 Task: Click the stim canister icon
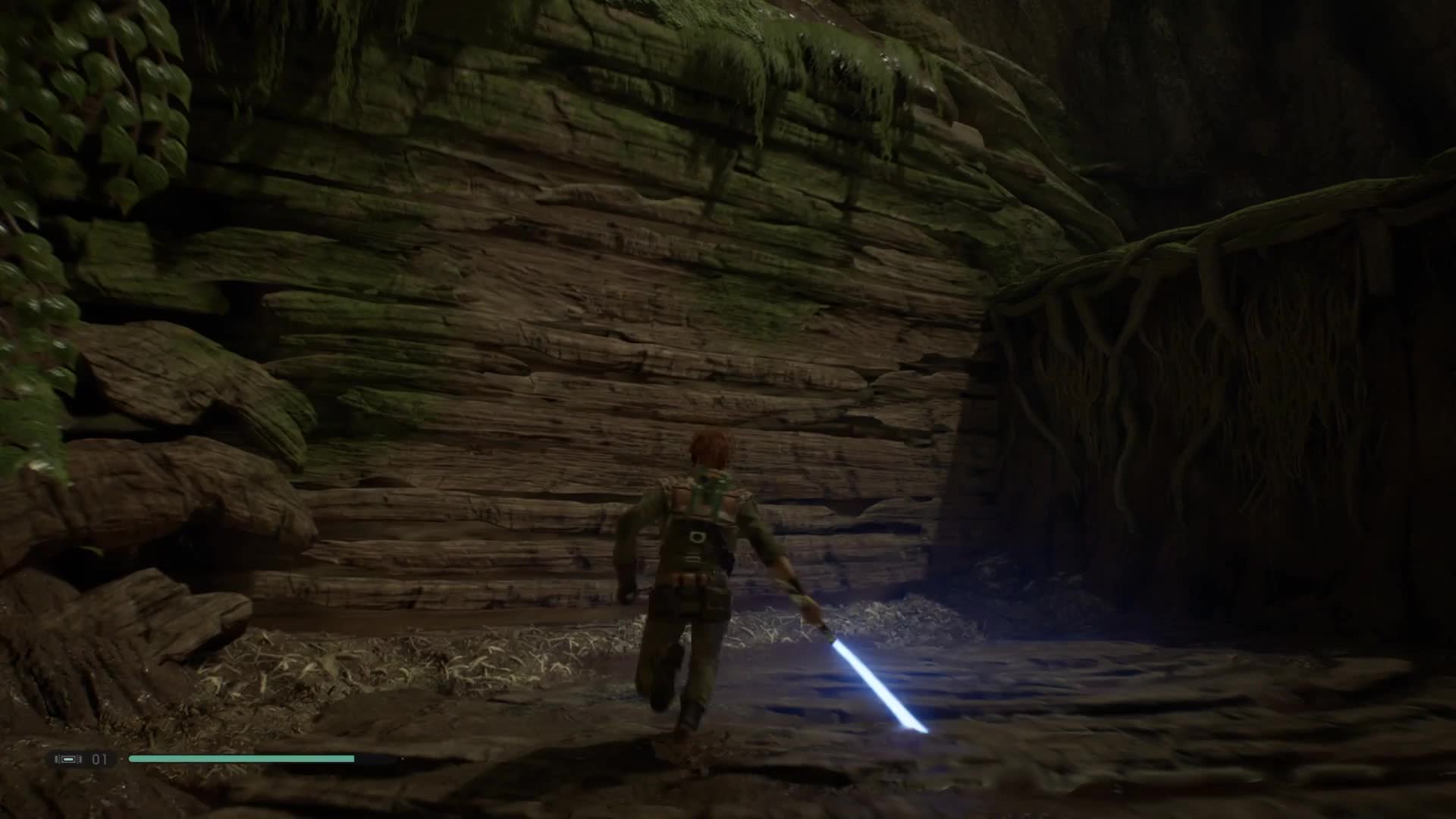click(x=68, y=759)
